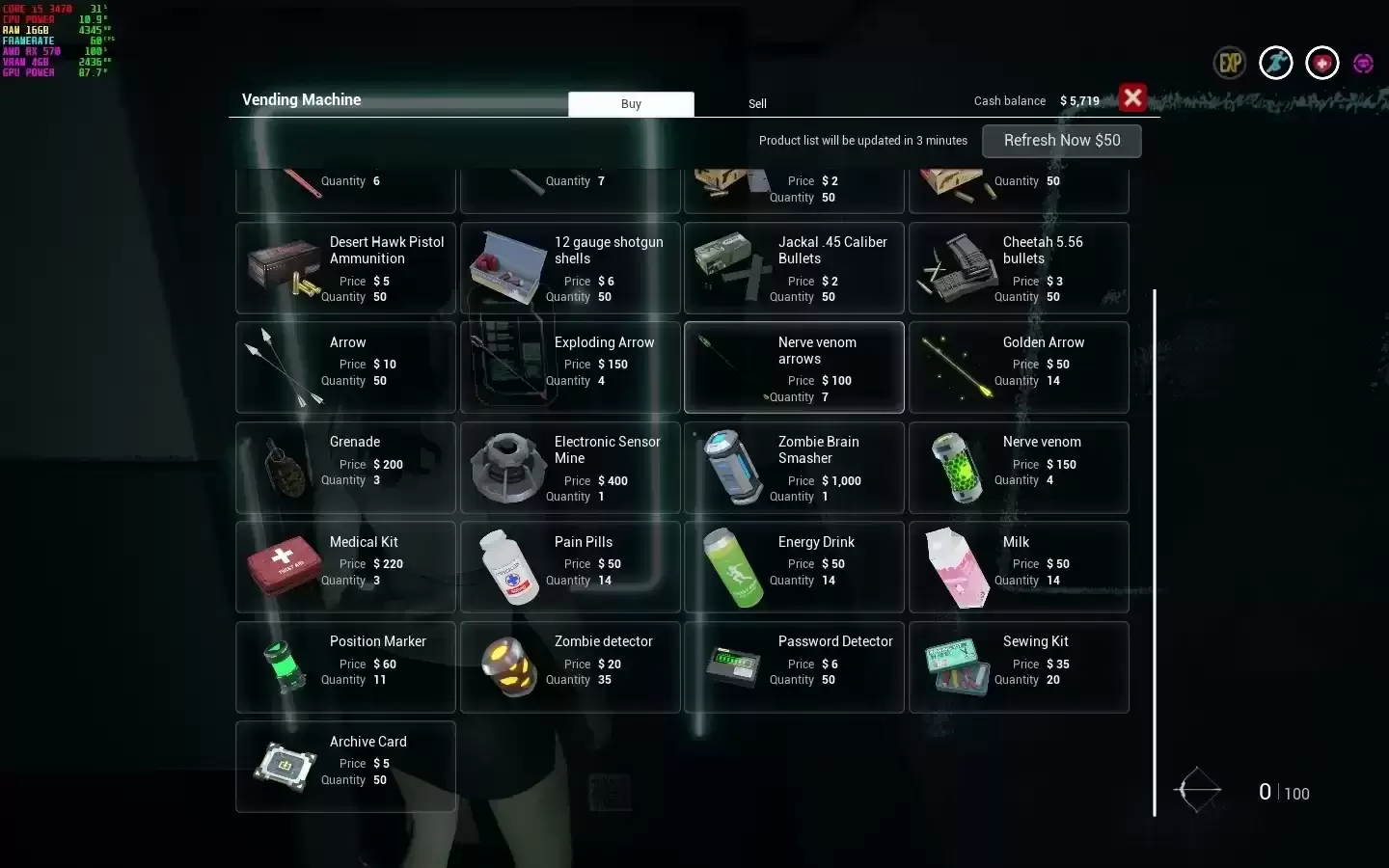Buy Desert Hawk Pistol Ammunition

(x=345, y=268)
